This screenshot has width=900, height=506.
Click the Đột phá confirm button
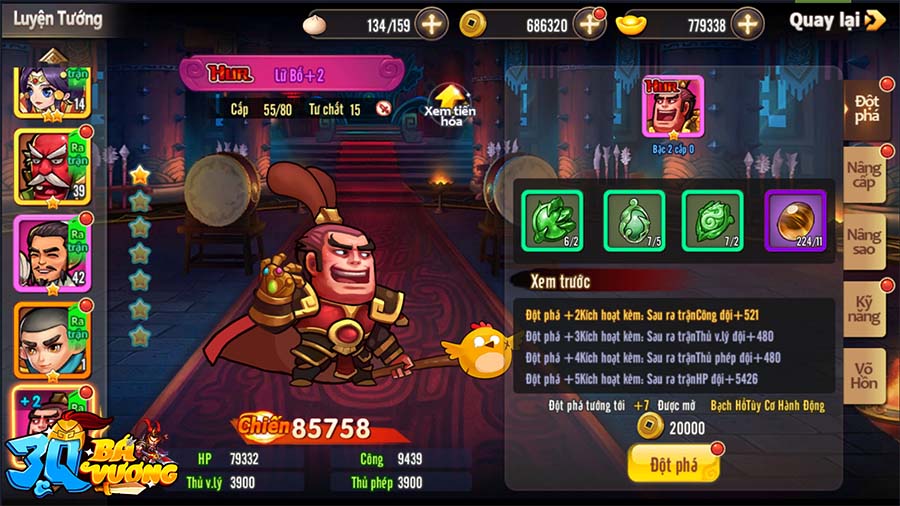[673, 464]
